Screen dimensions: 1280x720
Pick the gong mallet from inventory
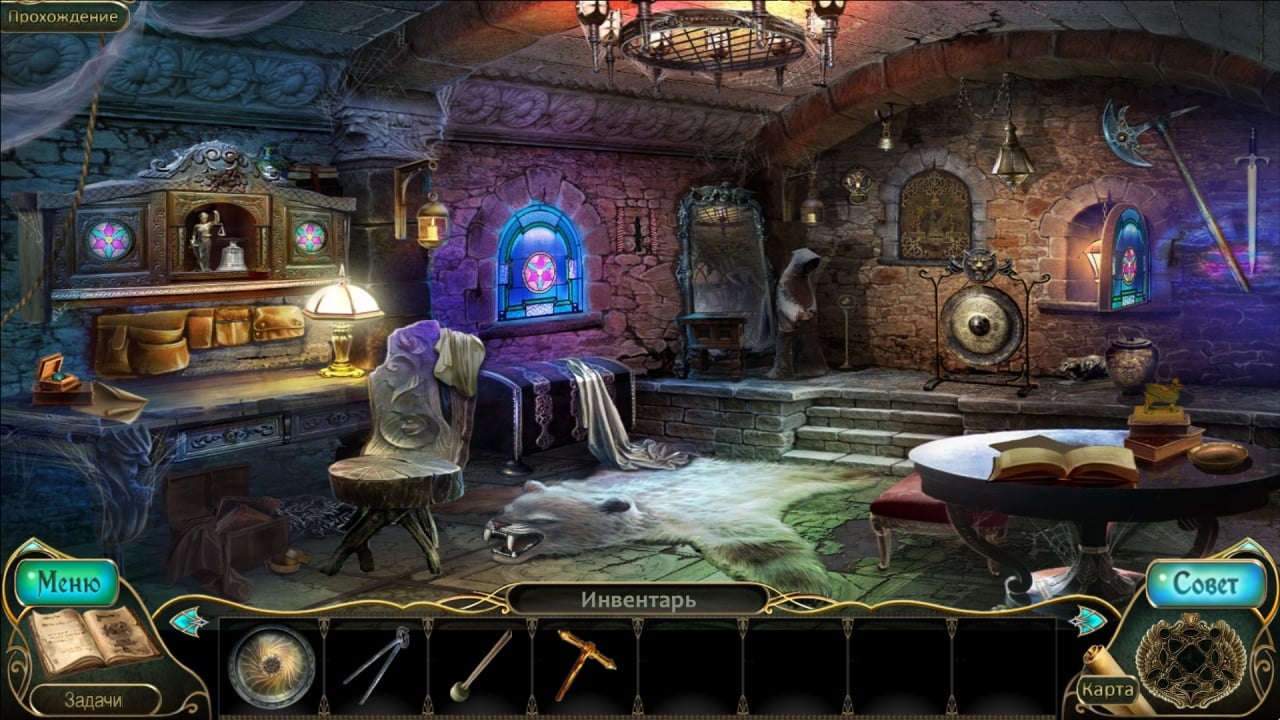click(480, 665)
